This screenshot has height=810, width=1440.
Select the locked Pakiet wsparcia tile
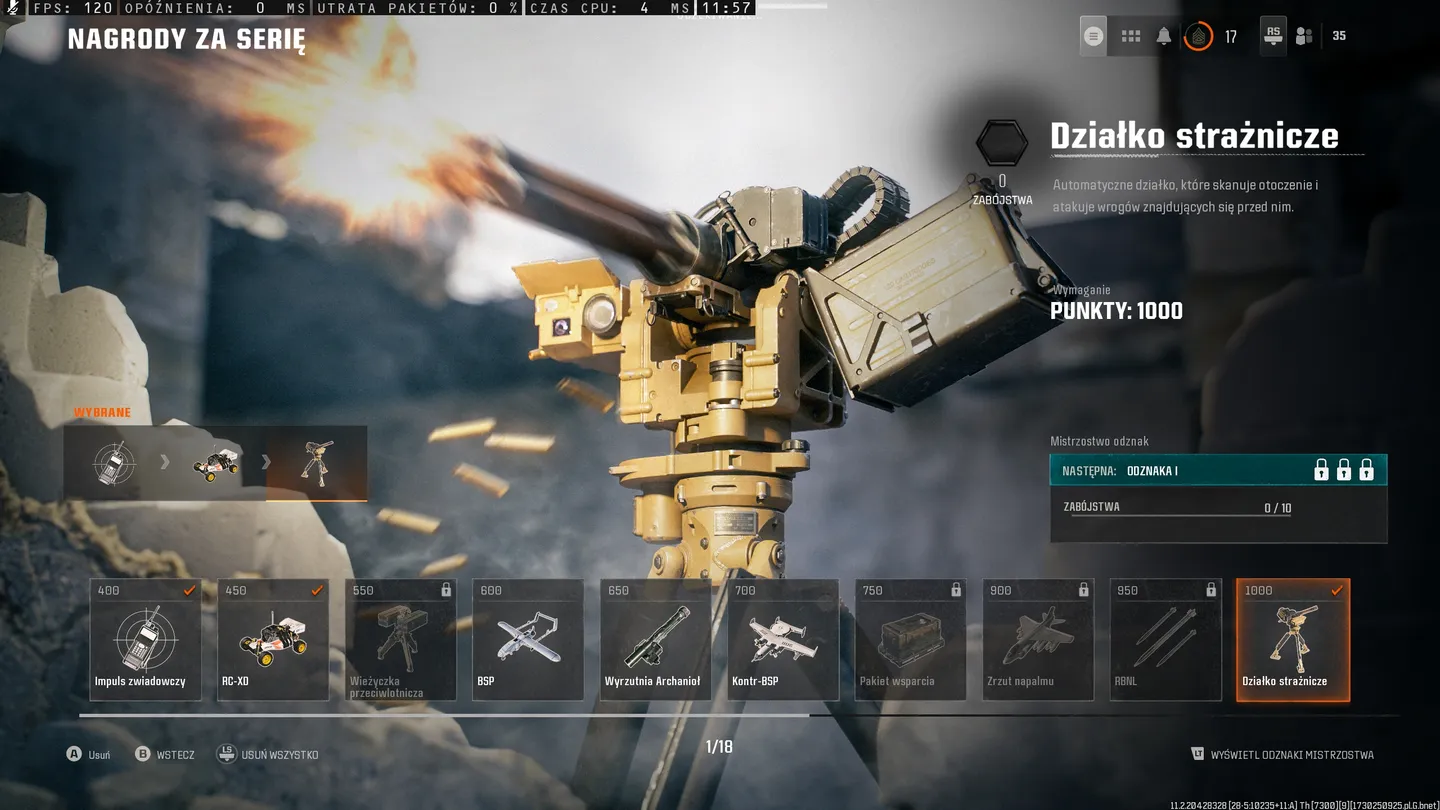[x=910, y=639]
